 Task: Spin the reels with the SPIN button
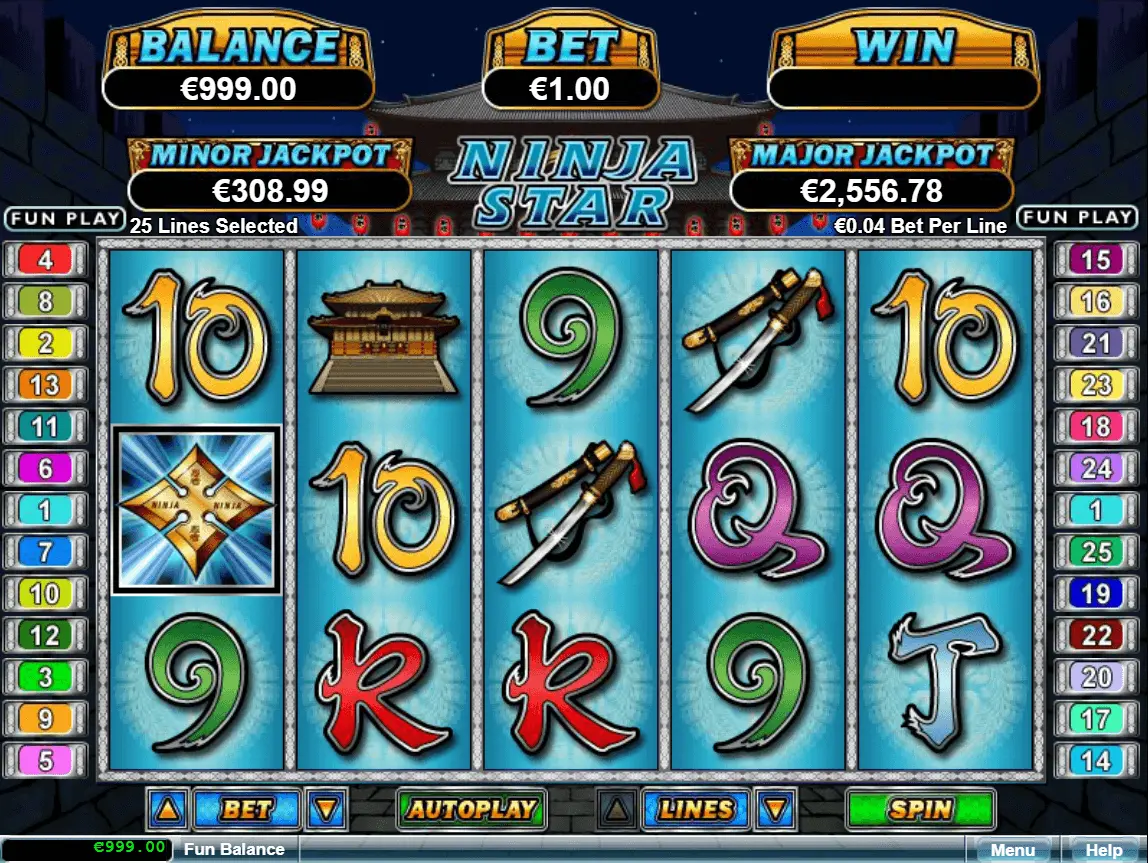[920, 809]
